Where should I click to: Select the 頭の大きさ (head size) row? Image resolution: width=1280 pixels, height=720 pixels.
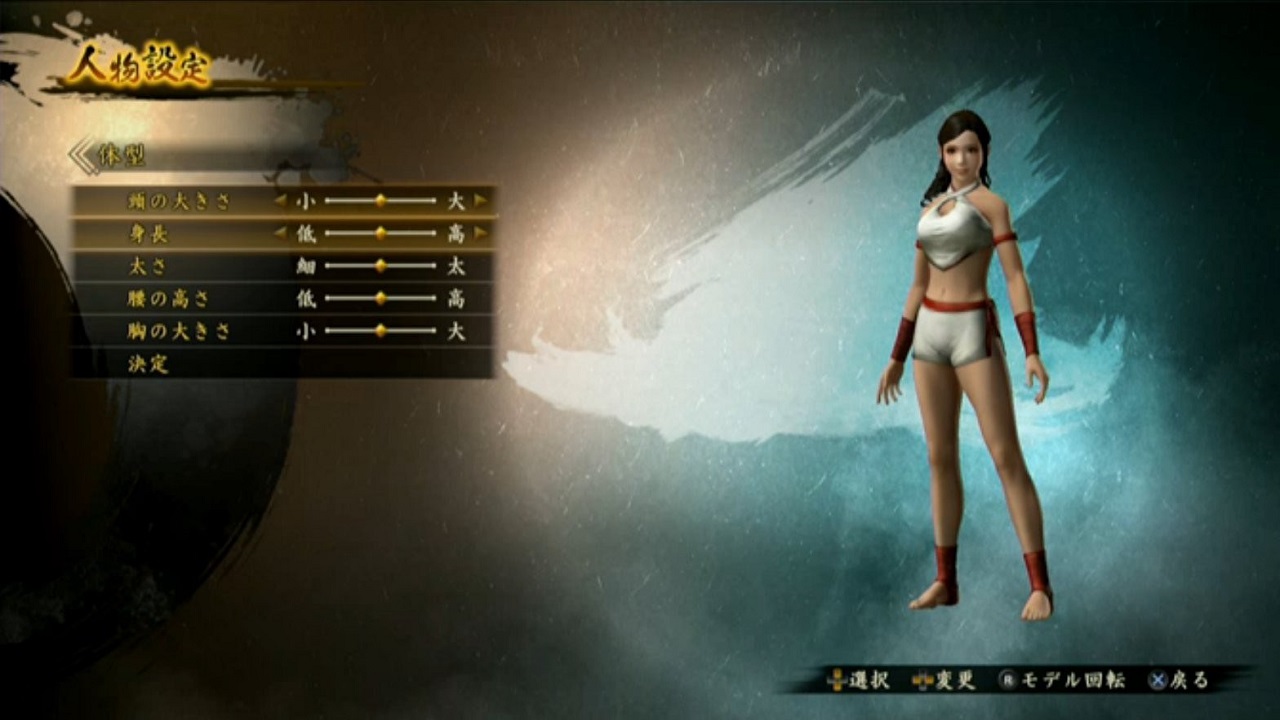click(180, 201)
